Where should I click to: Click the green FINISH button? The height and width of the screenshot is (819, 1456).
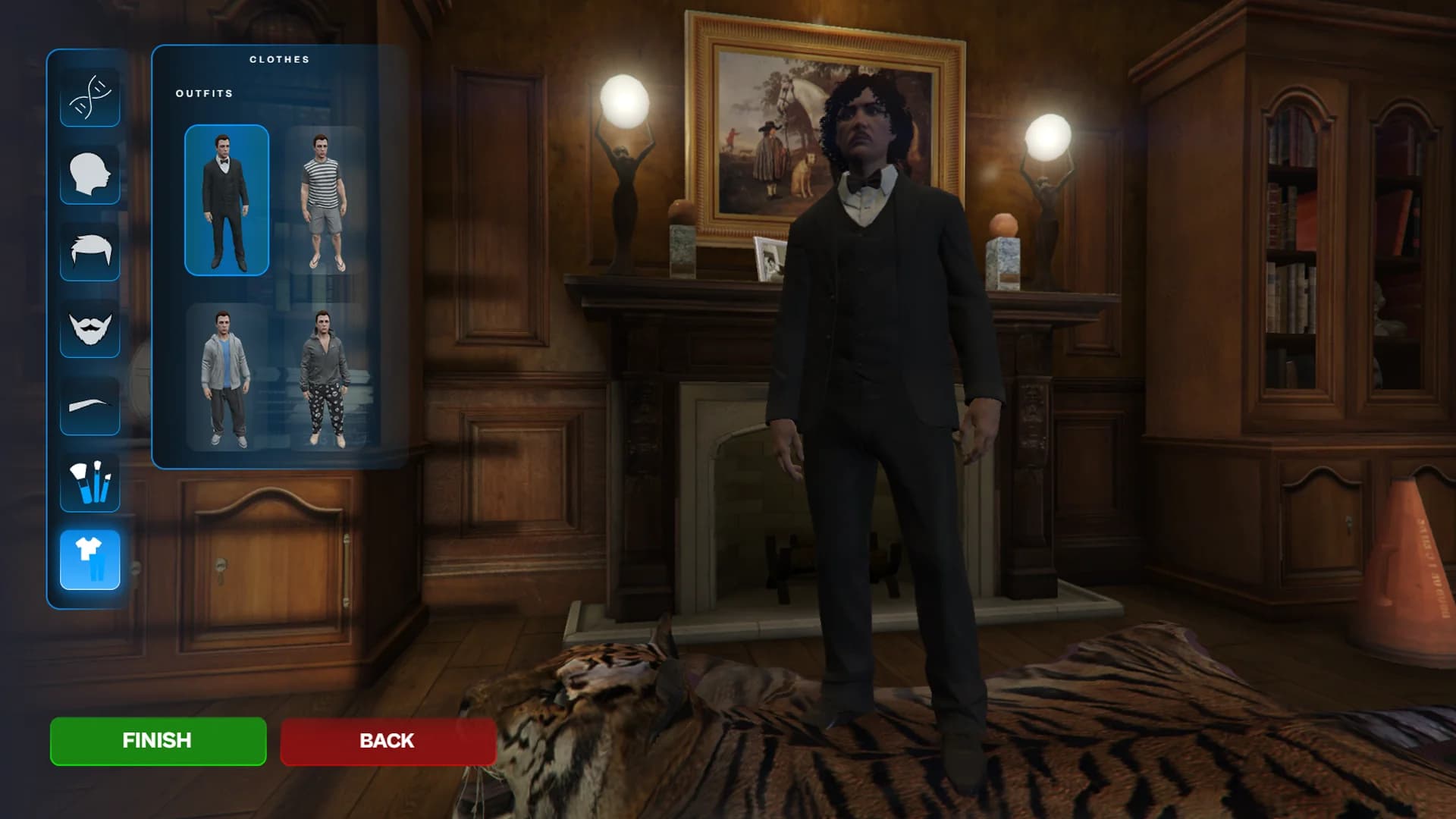pos(158,741)
